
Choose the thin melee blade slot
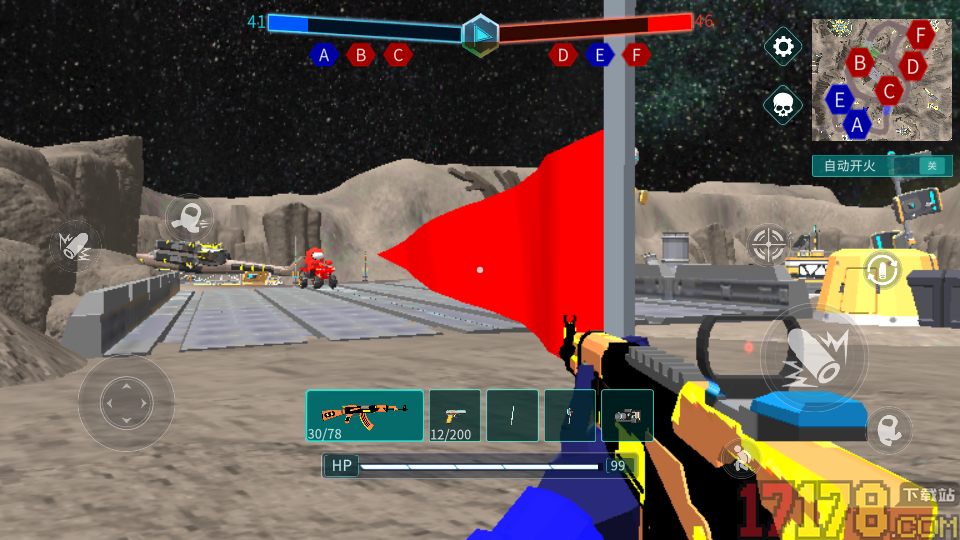tap(512, 415)
